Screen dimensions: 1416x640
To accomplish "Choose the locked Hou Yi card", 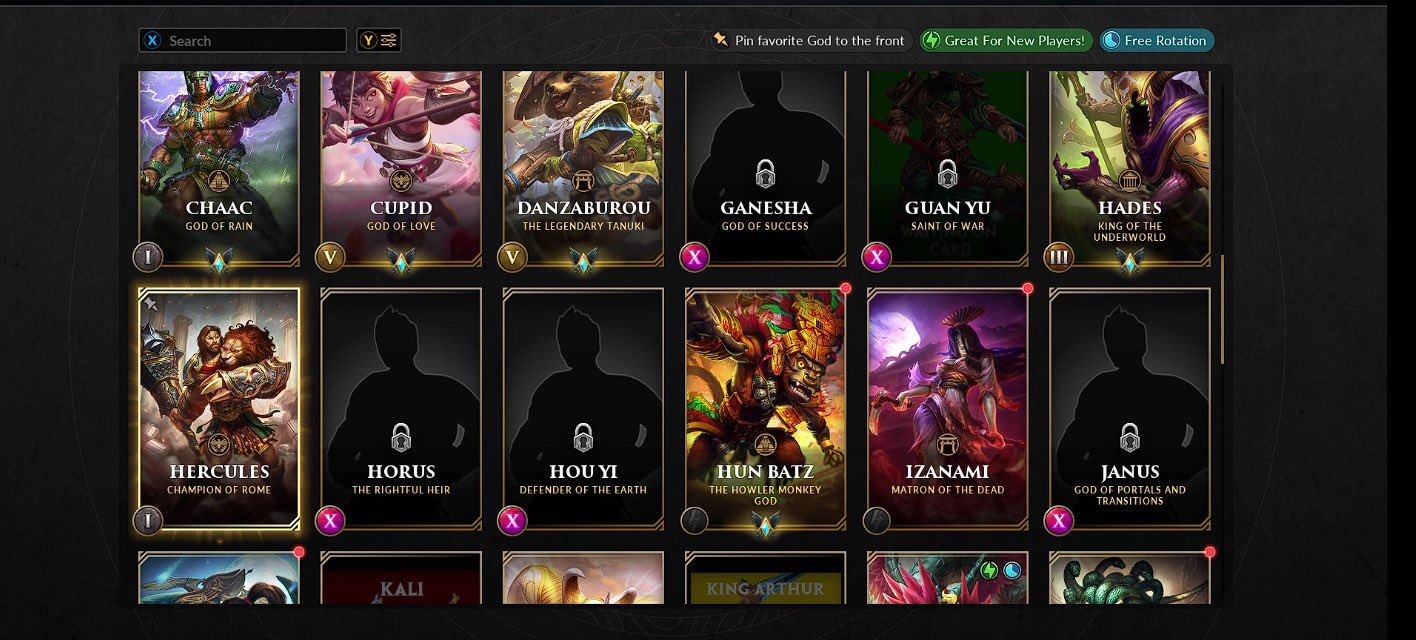I will coord(583,408).
